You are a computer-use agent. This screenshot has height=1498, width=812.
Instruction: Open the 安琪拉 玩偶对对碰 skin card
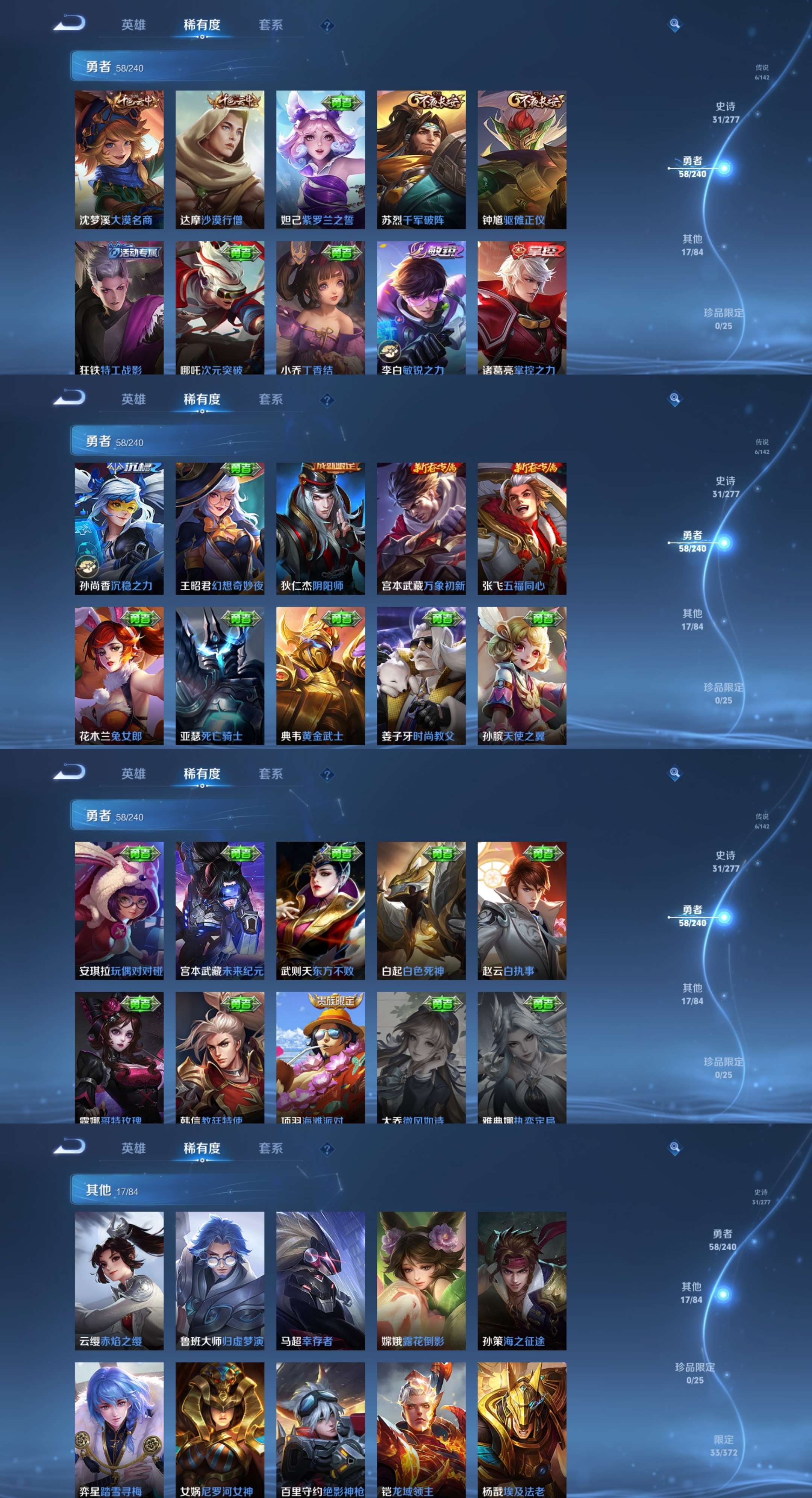click(118, 910)
